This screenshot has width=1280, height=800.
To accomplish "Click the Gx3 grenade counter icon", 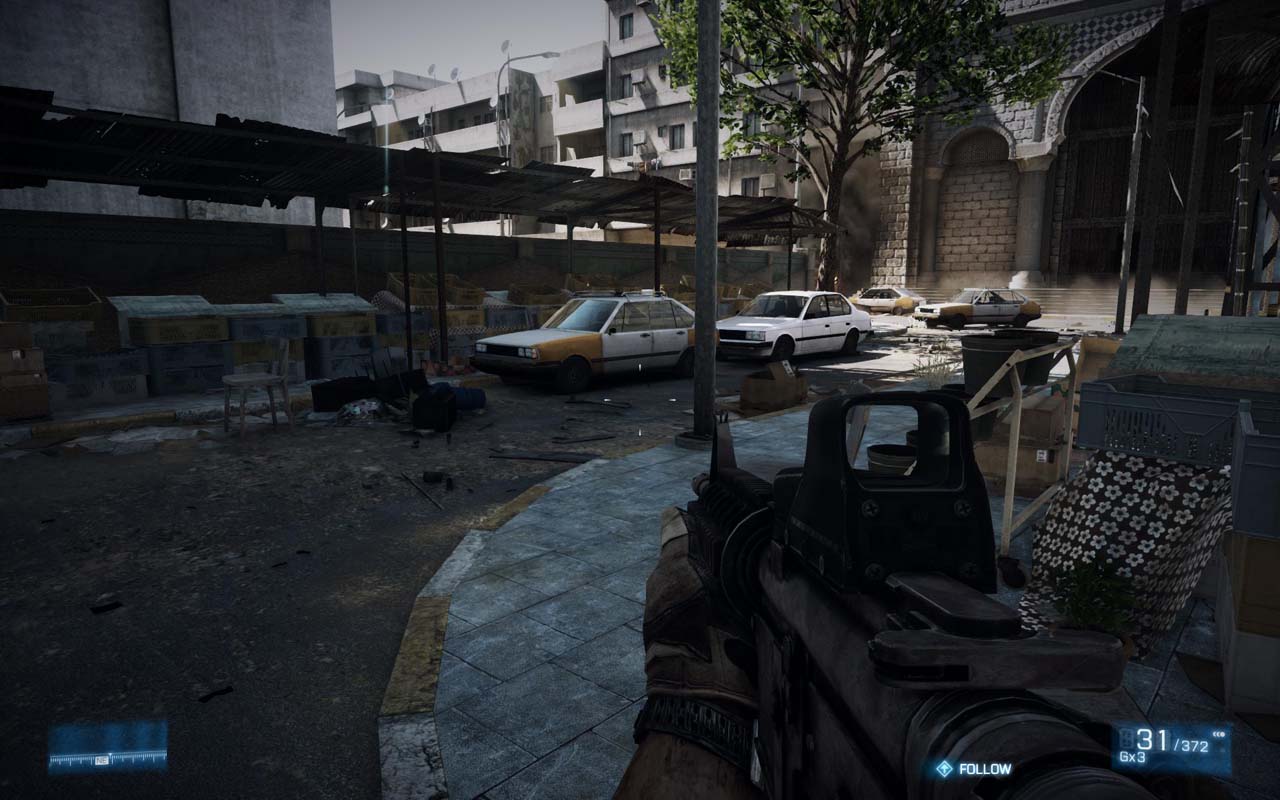I will (x=1132, y=756).
